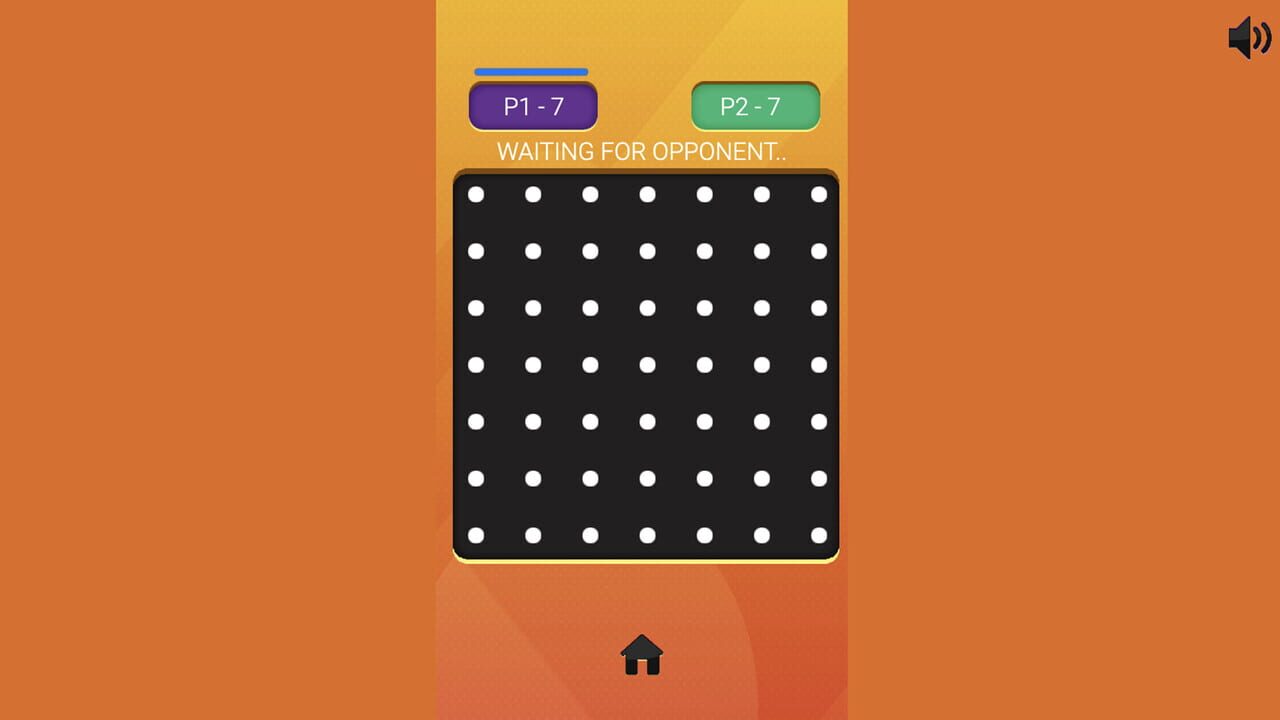Viewport: 1280px width, 720px height.
Task: Click the dot above the bottom-right corner dot
Action: [x=820, y=479]
